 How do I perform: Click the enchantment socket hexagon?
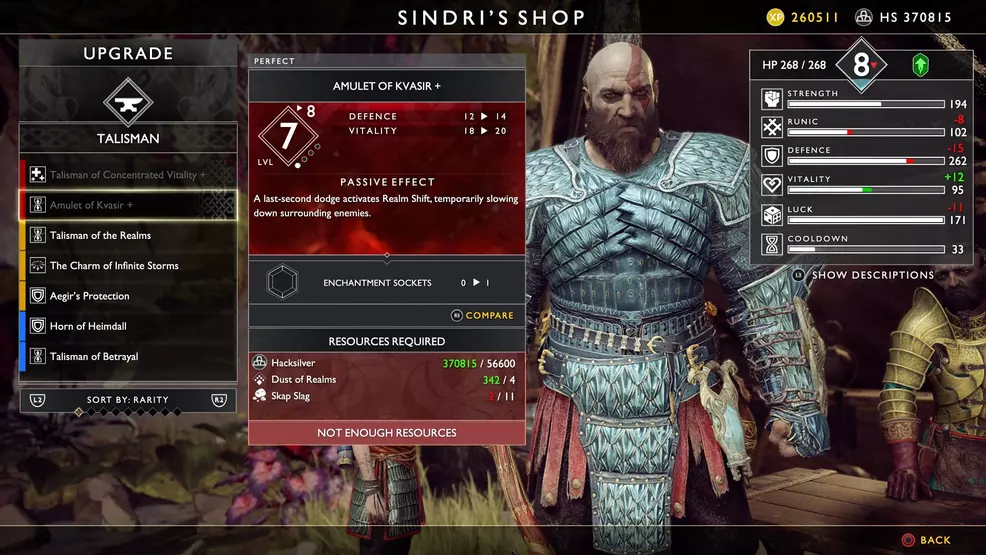click(x=282, y=283)
